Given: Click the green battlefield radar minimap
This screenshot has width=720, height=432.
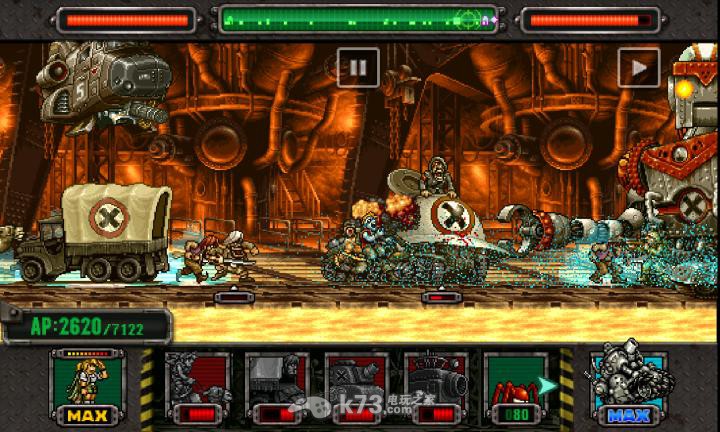Looking at the screenshot, I should point(357,18).
